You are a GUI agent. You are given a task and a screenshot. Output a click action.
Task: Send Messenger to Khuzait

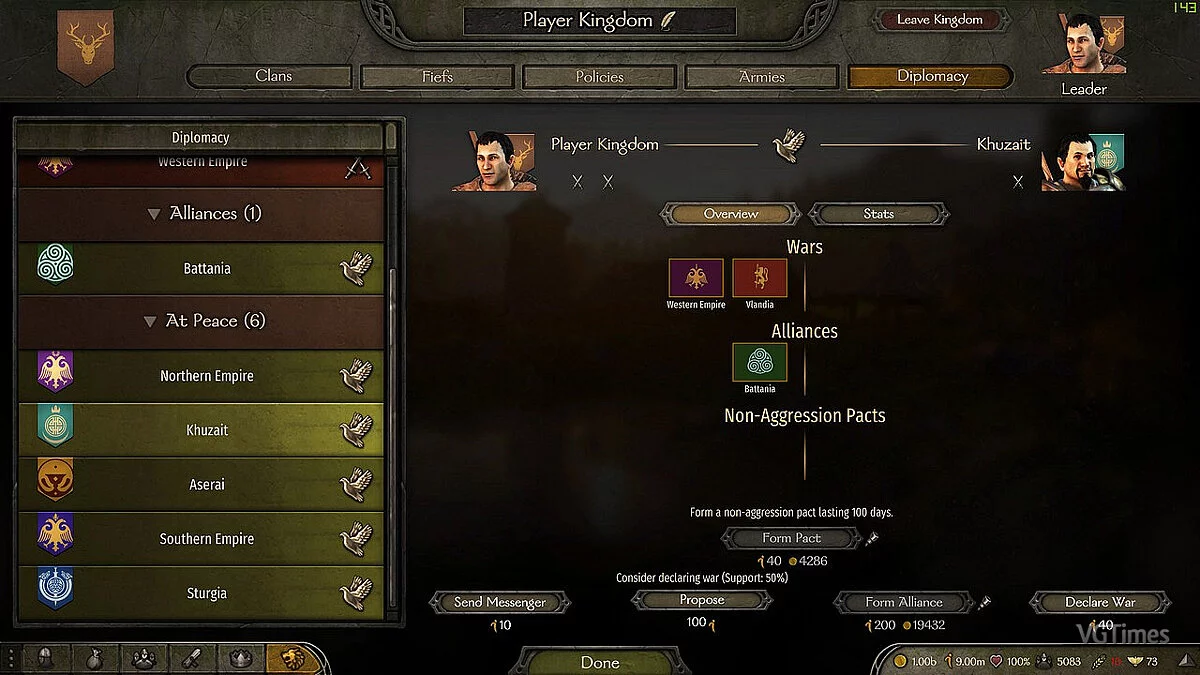(499, 602)
